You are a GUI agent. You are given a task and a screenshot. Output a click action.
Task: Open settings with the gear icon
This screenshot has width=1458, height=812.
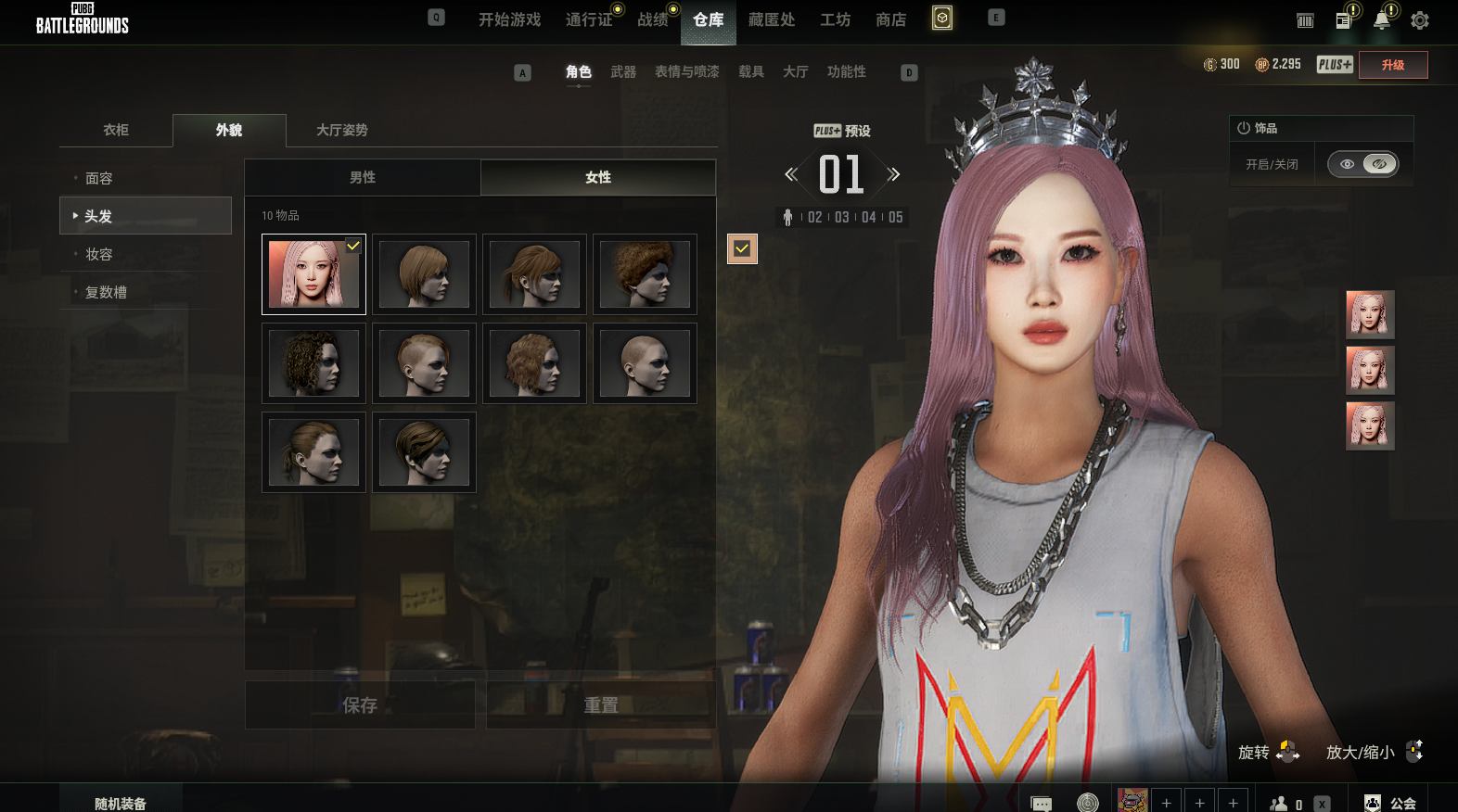(x=1419, y=20)
